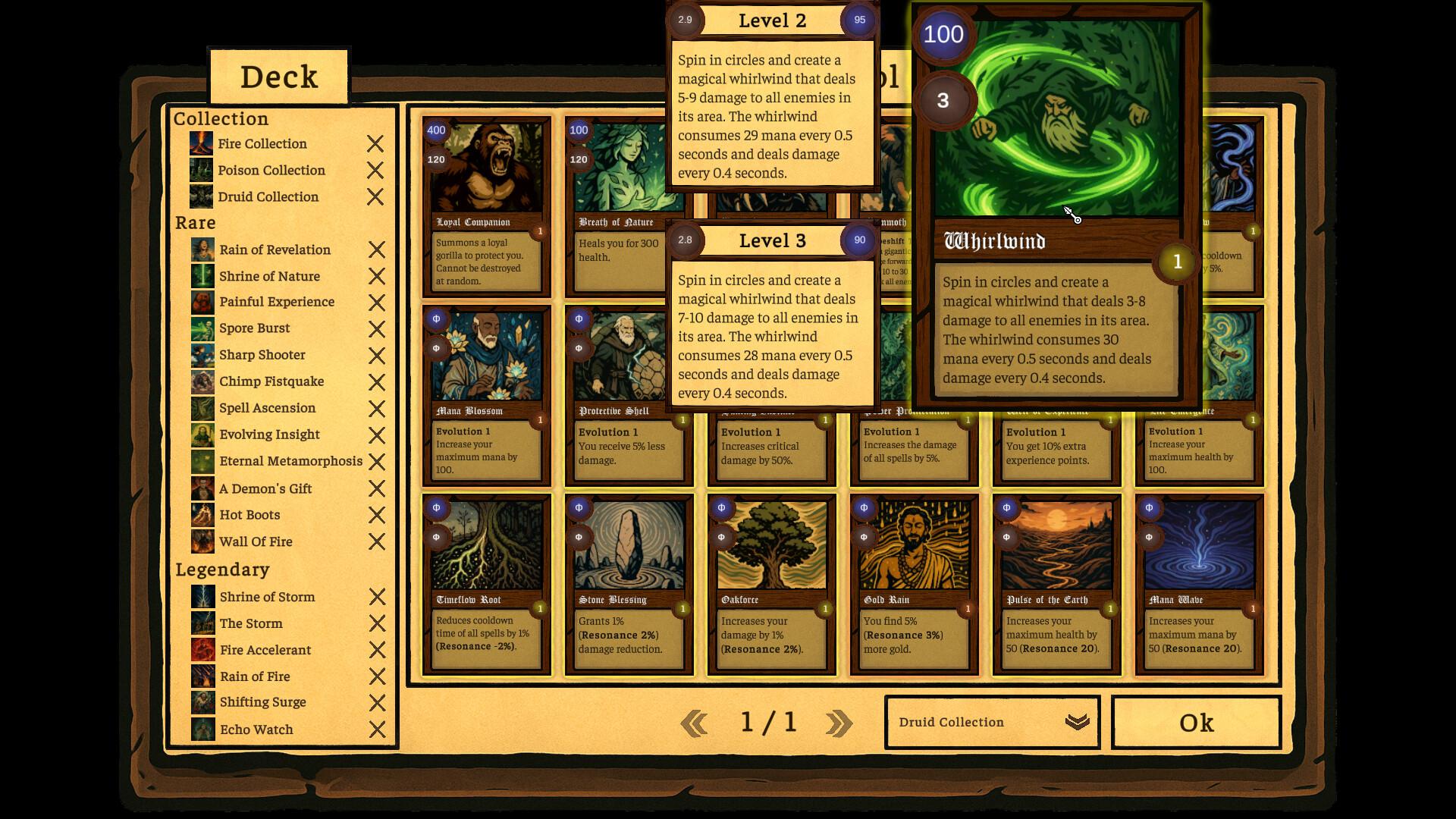
Task: Remove Spore Burst using its X mark
Action: click(375, 328)
